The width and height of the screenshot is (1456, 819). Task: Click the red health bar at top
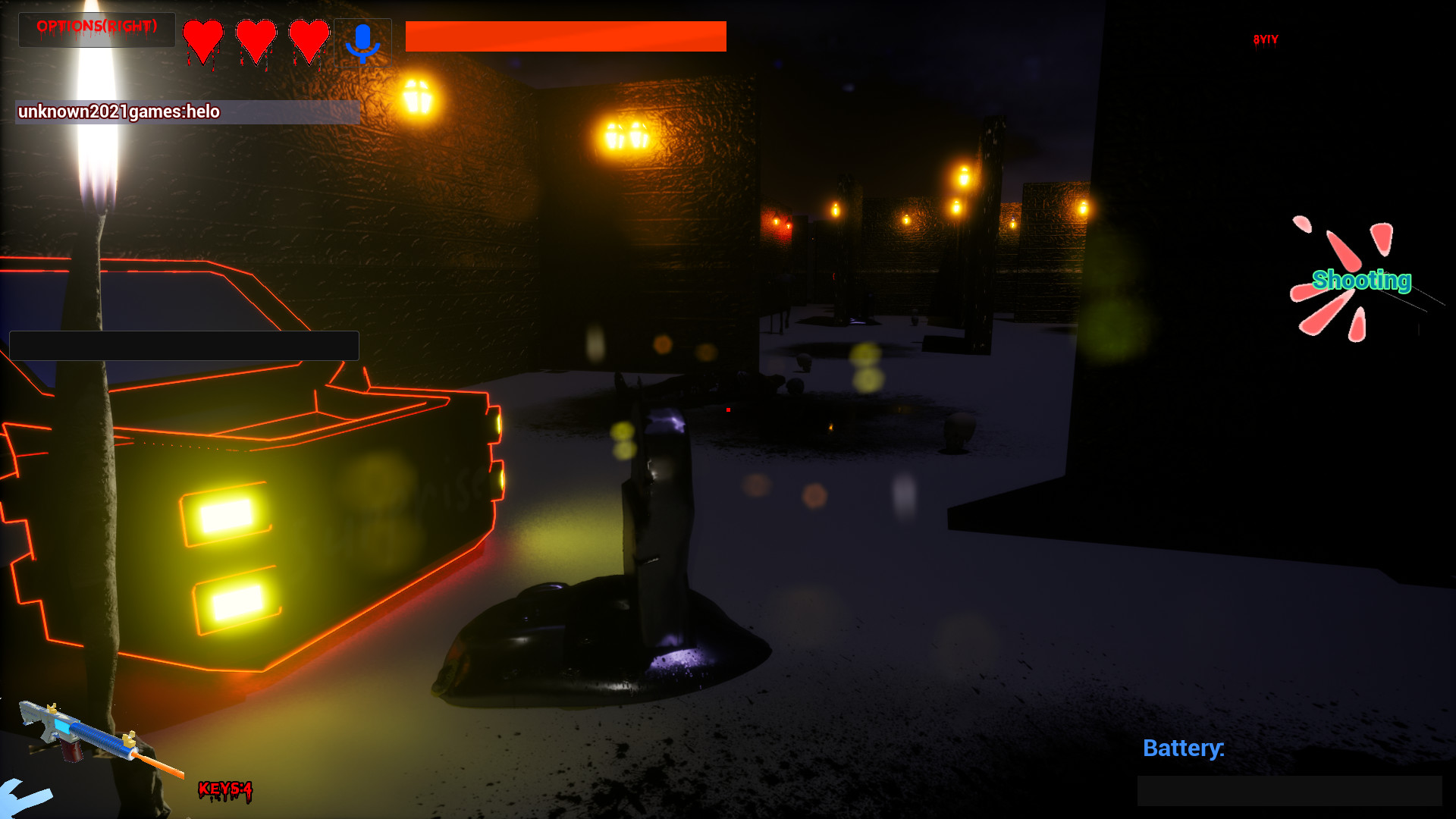point(565,35)
